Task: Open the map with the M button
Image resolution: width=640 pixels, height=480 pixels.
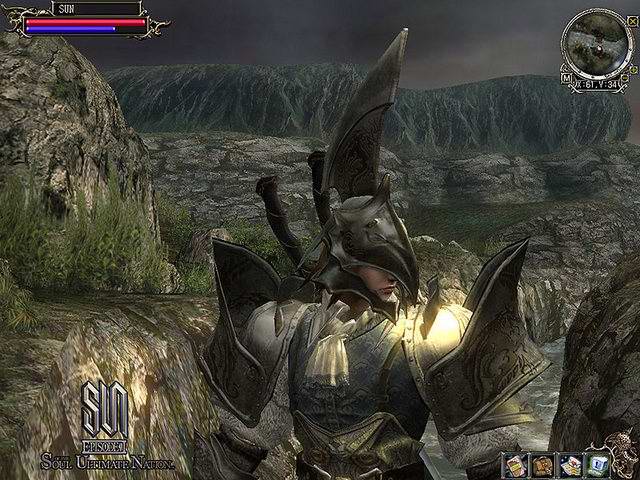Action: tap(566, 78)
